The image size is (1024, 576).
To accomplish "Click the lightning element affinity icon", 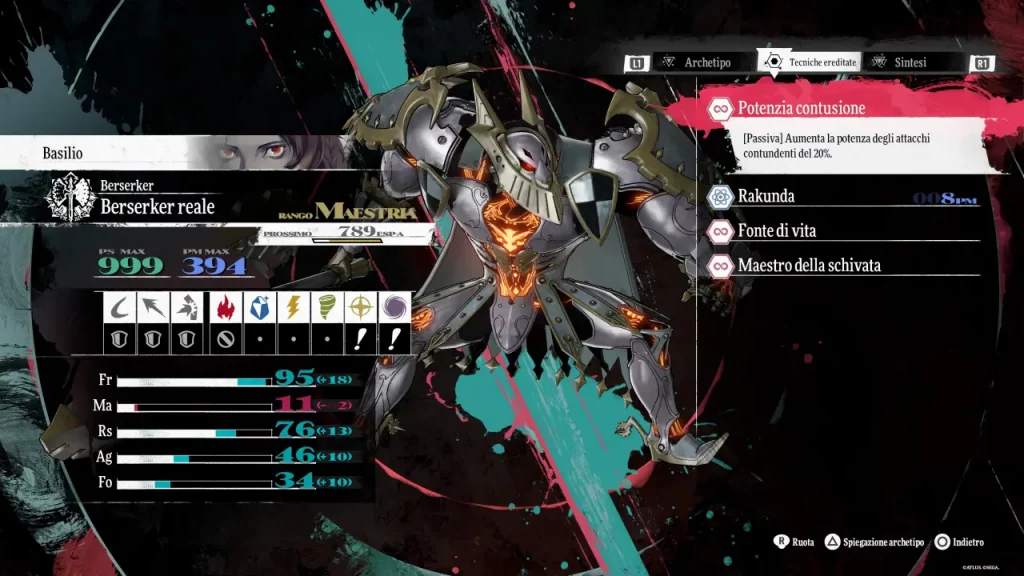I will [292, 307].
